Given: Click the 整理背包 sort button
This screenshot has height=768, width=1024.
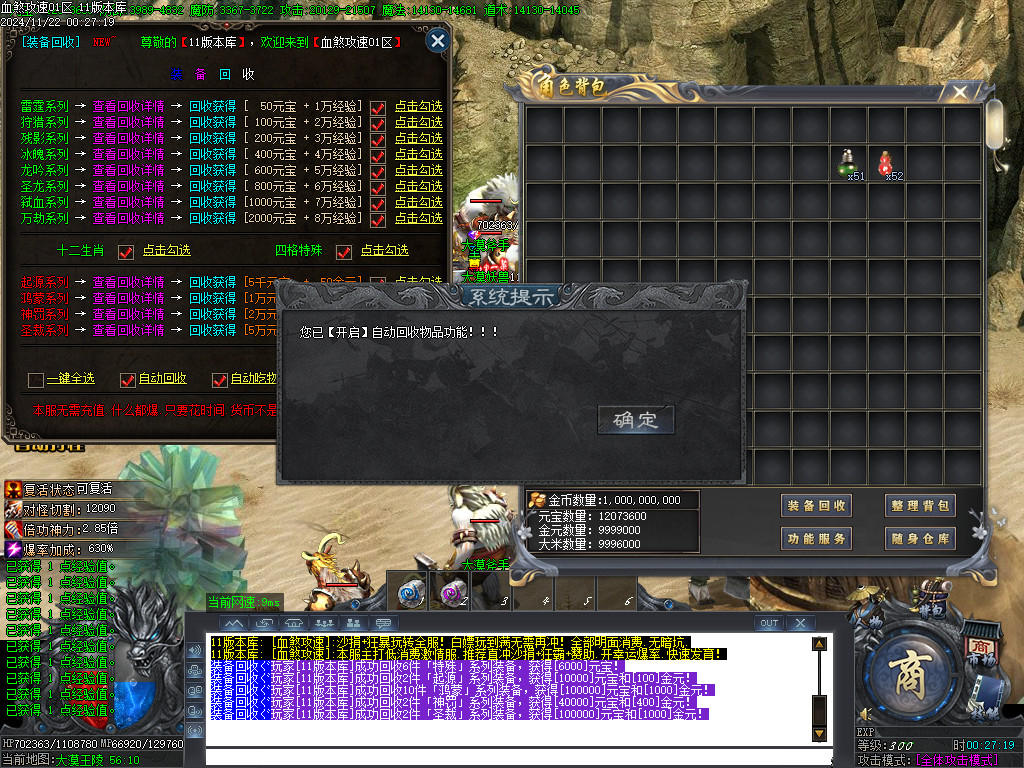Looking at the screenshot, I should click(x=920, y=506).
